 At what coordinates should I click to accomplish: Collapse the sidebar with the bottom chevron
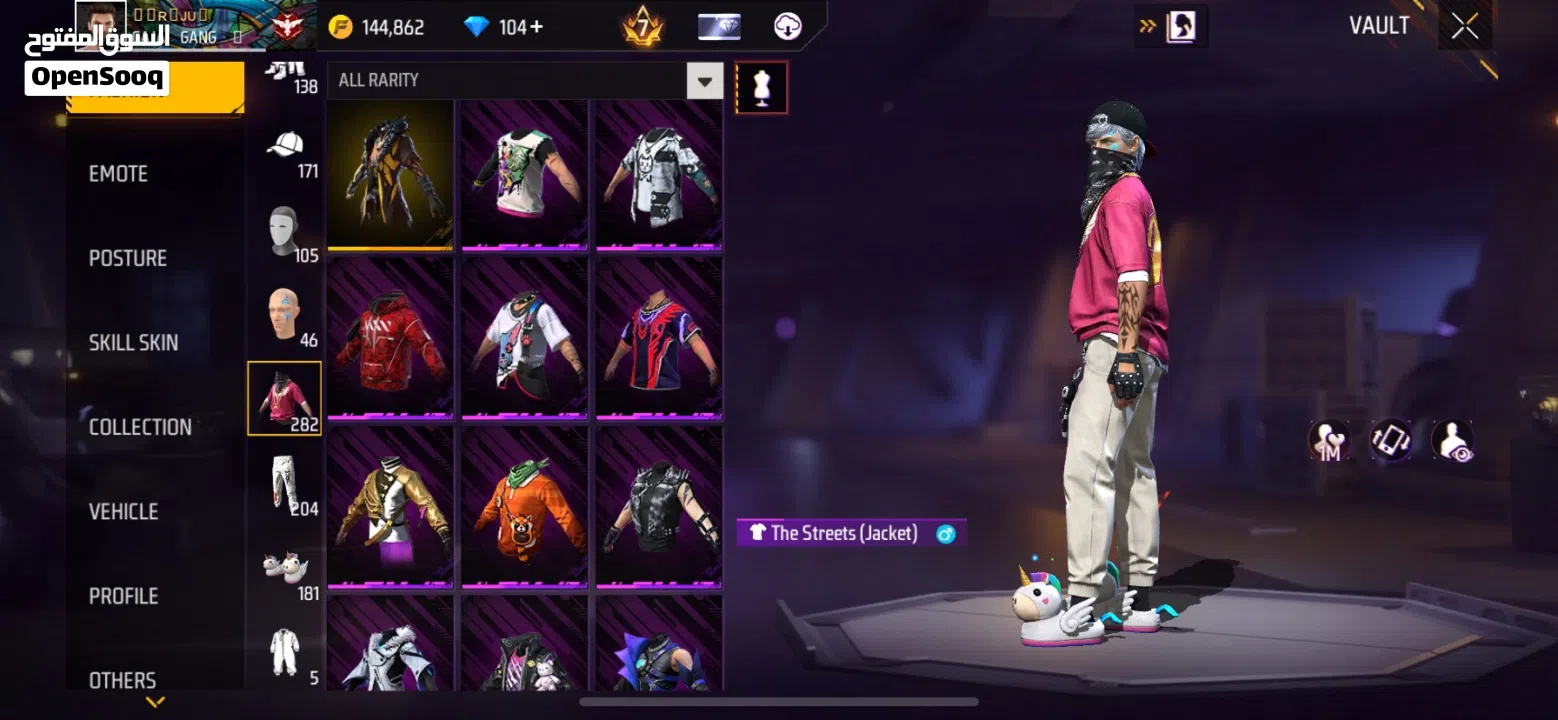point(155,702)
